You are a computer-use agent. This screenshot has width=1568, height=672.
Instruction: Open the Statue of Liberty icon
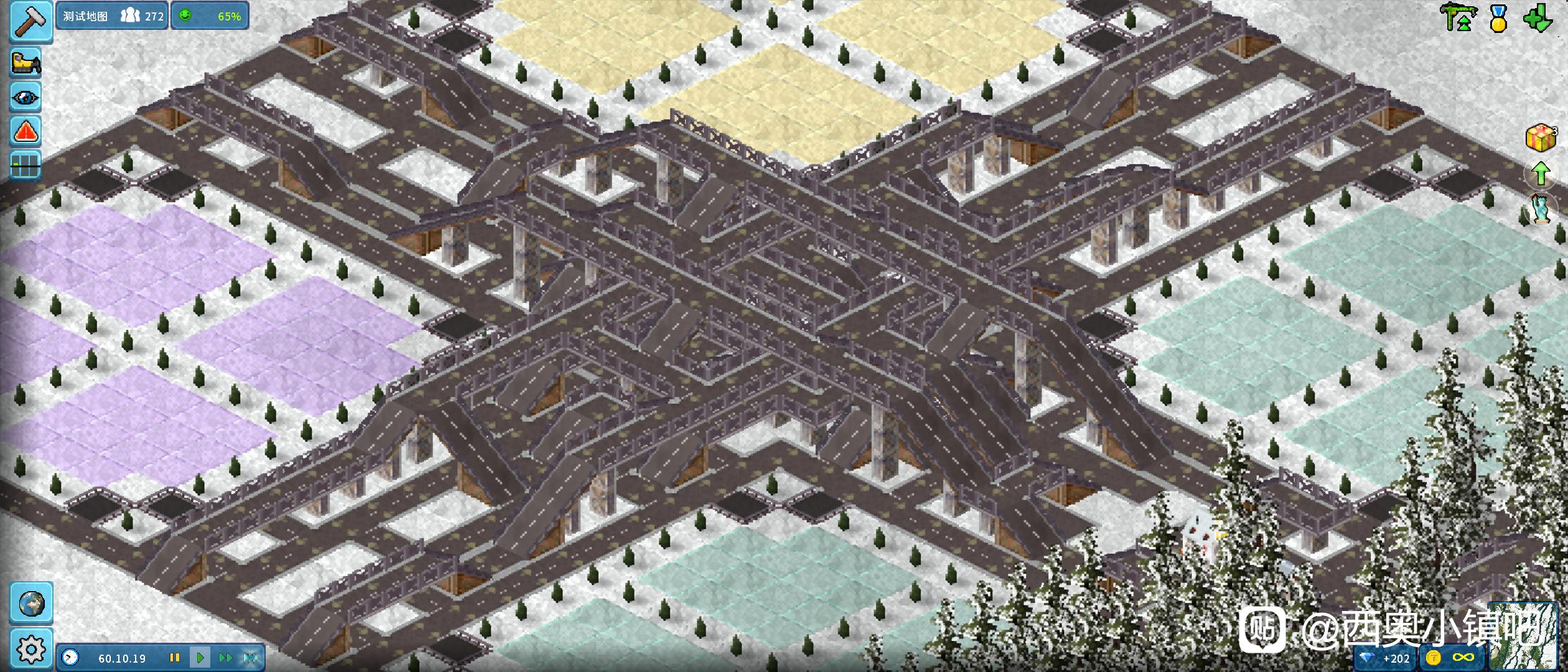pos(1542,209)
